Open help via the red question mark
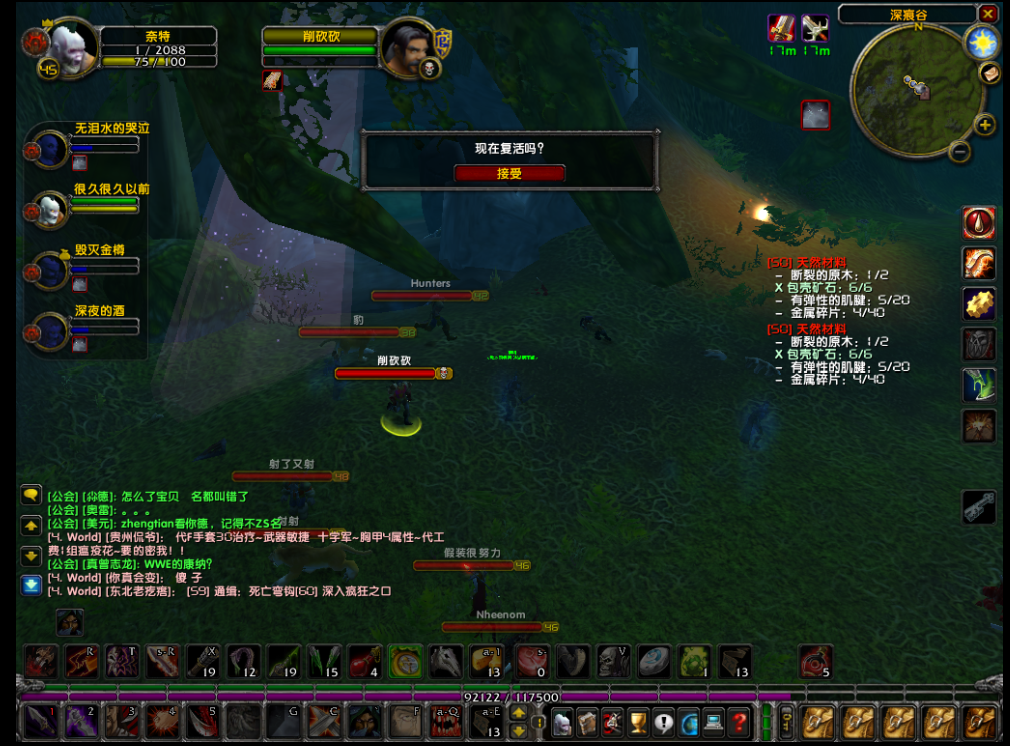Image resolution: width=1010 pixels, height=746 pixels. tap(739, 721)
